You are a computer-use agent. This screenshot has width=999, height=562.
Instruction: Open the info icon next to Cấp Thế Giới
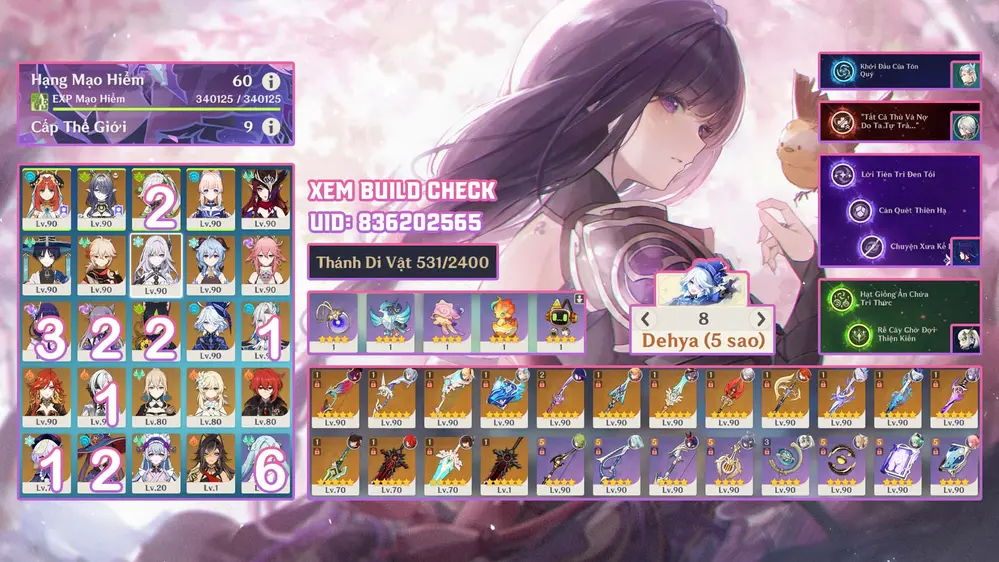pos(270,127)
